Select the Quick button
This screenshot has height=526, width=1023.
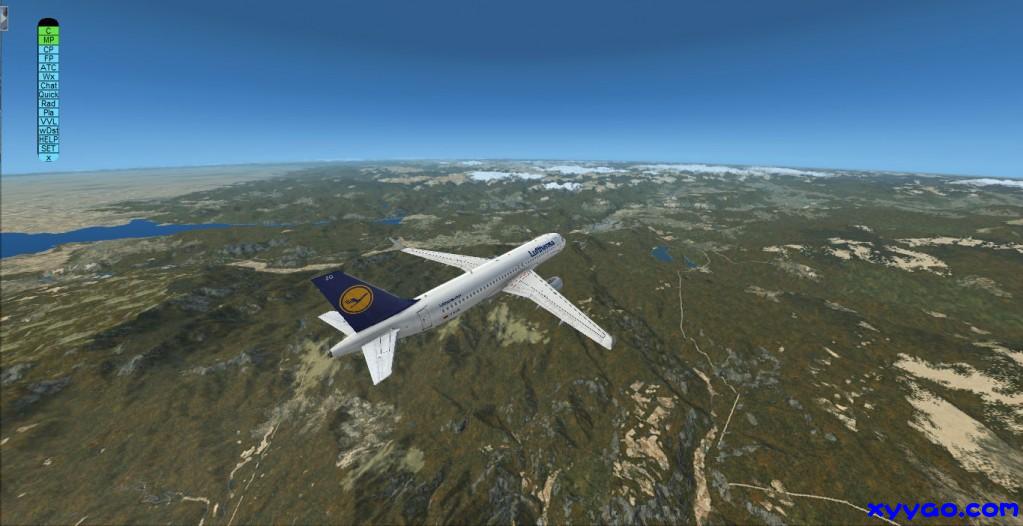(x=48, y=94)
